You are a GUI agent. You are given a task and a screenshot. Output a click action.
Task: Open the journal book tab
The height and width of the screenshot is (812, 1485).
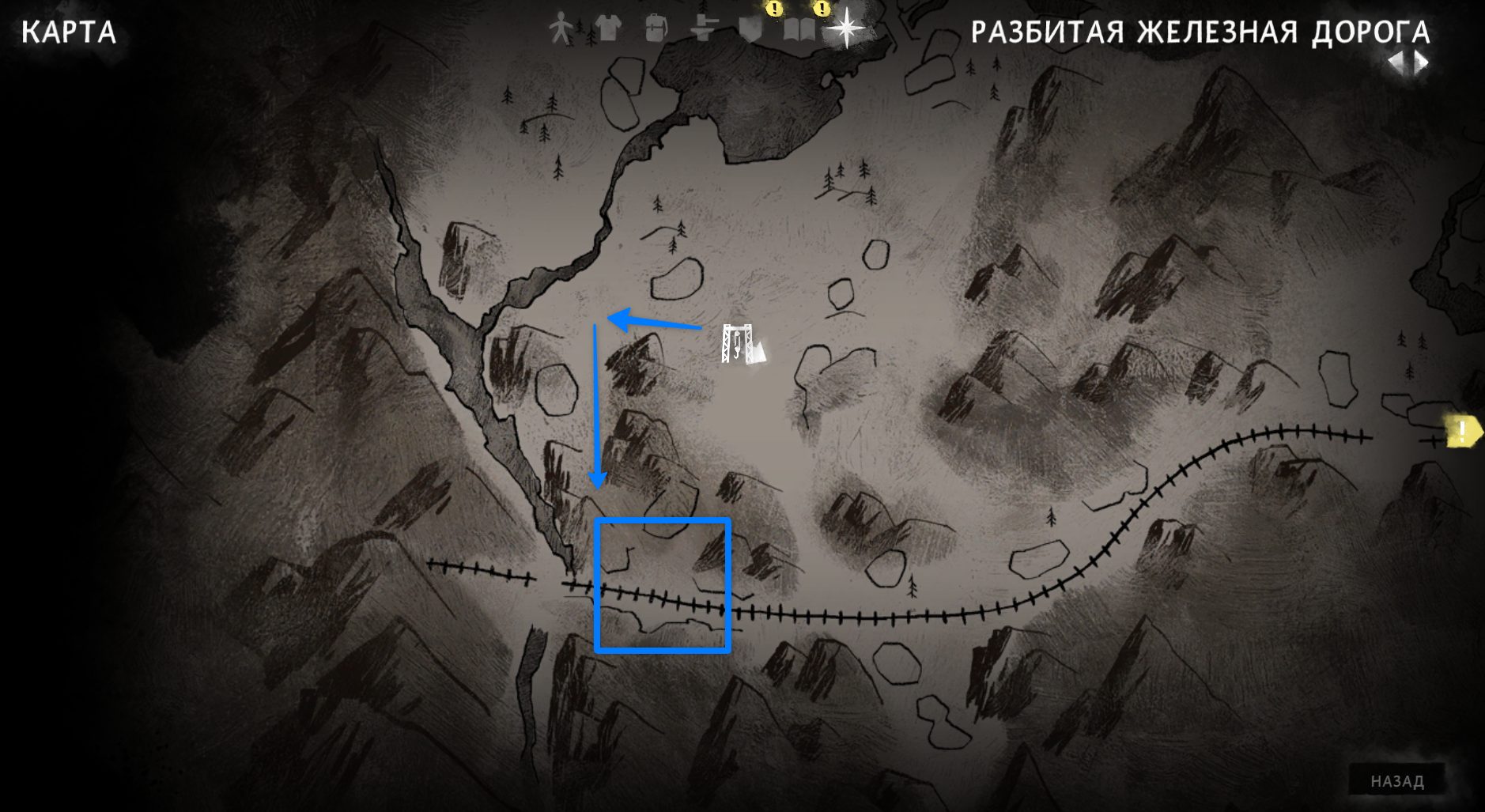tap(799, 30)
